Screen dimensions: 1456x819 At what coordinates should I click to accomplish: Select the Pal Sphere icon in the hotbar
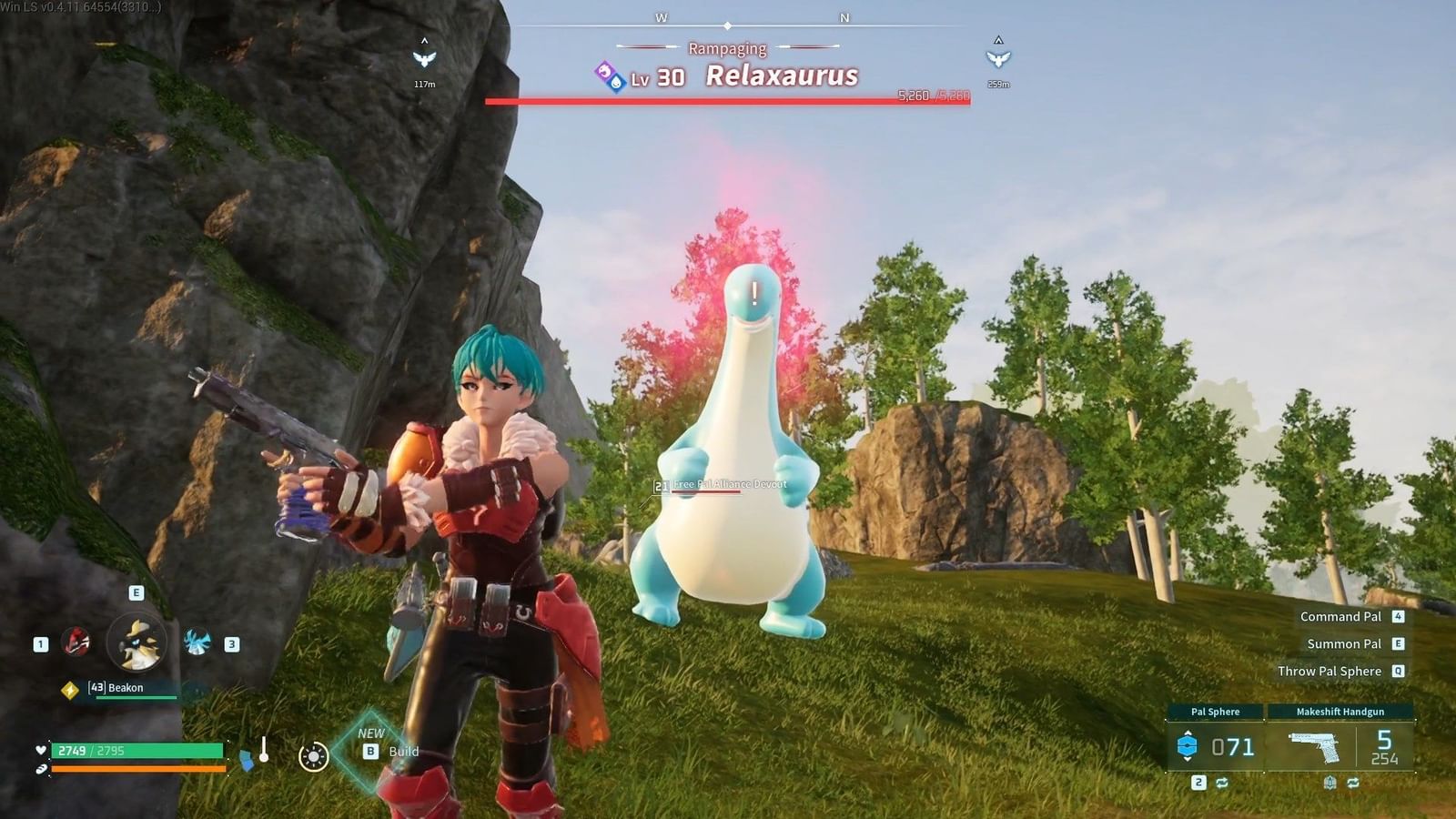[x=1188, y=745]
